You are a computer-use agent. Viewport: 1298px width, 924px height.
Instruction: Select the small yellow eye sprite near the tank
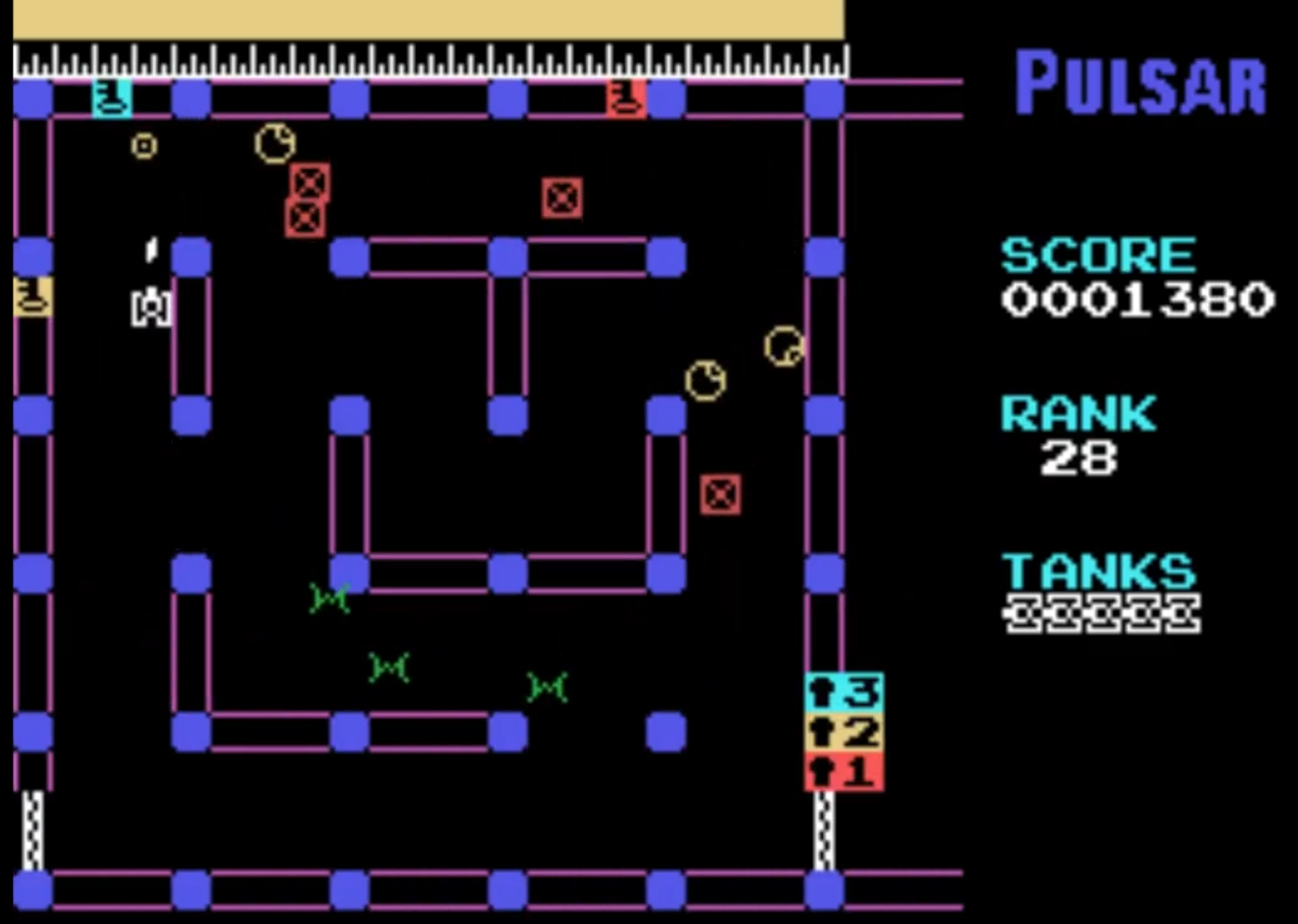point(143,146)
